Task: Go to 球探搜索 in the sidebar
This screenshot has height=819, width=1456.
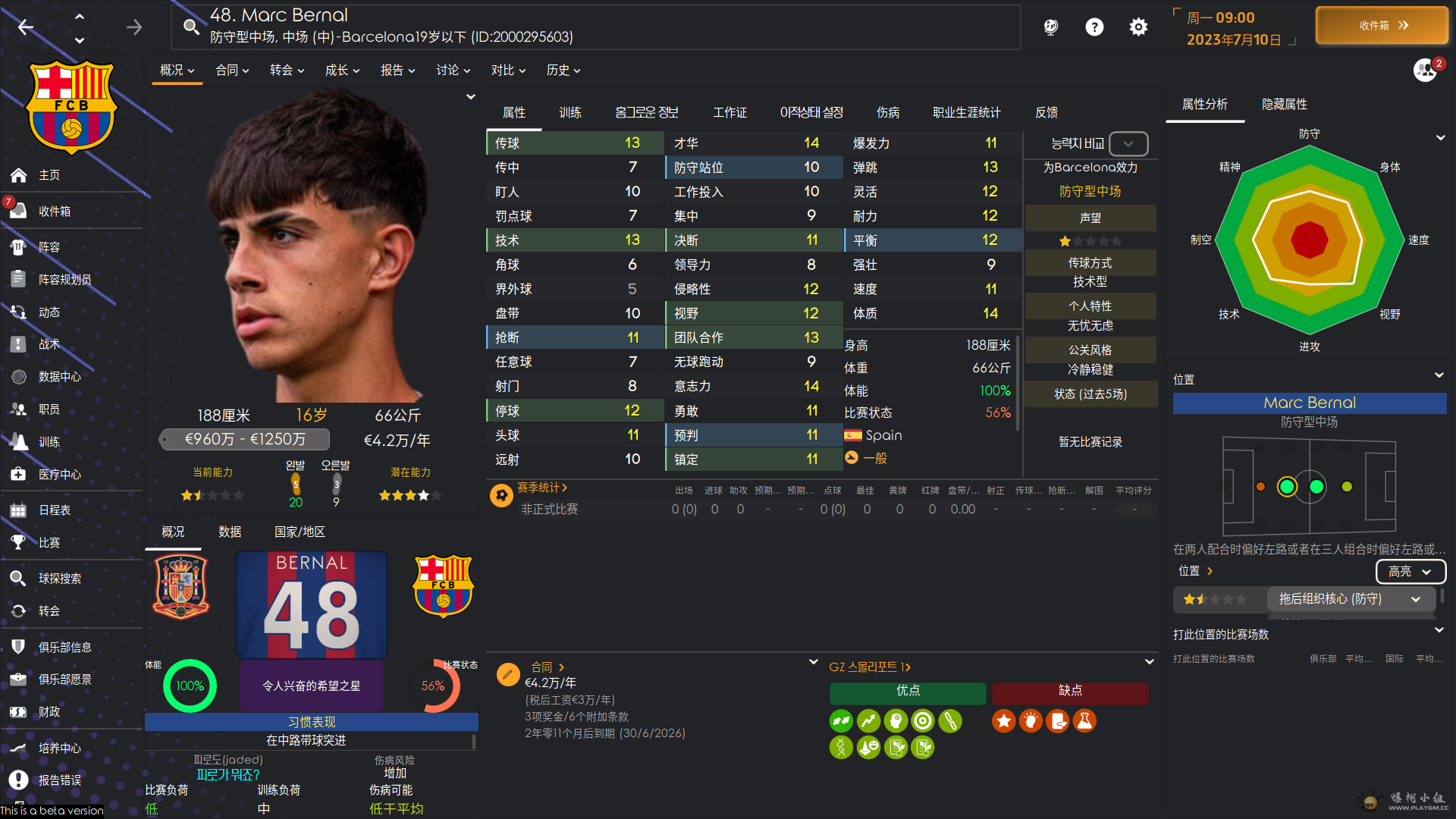Action: (60, 579)
